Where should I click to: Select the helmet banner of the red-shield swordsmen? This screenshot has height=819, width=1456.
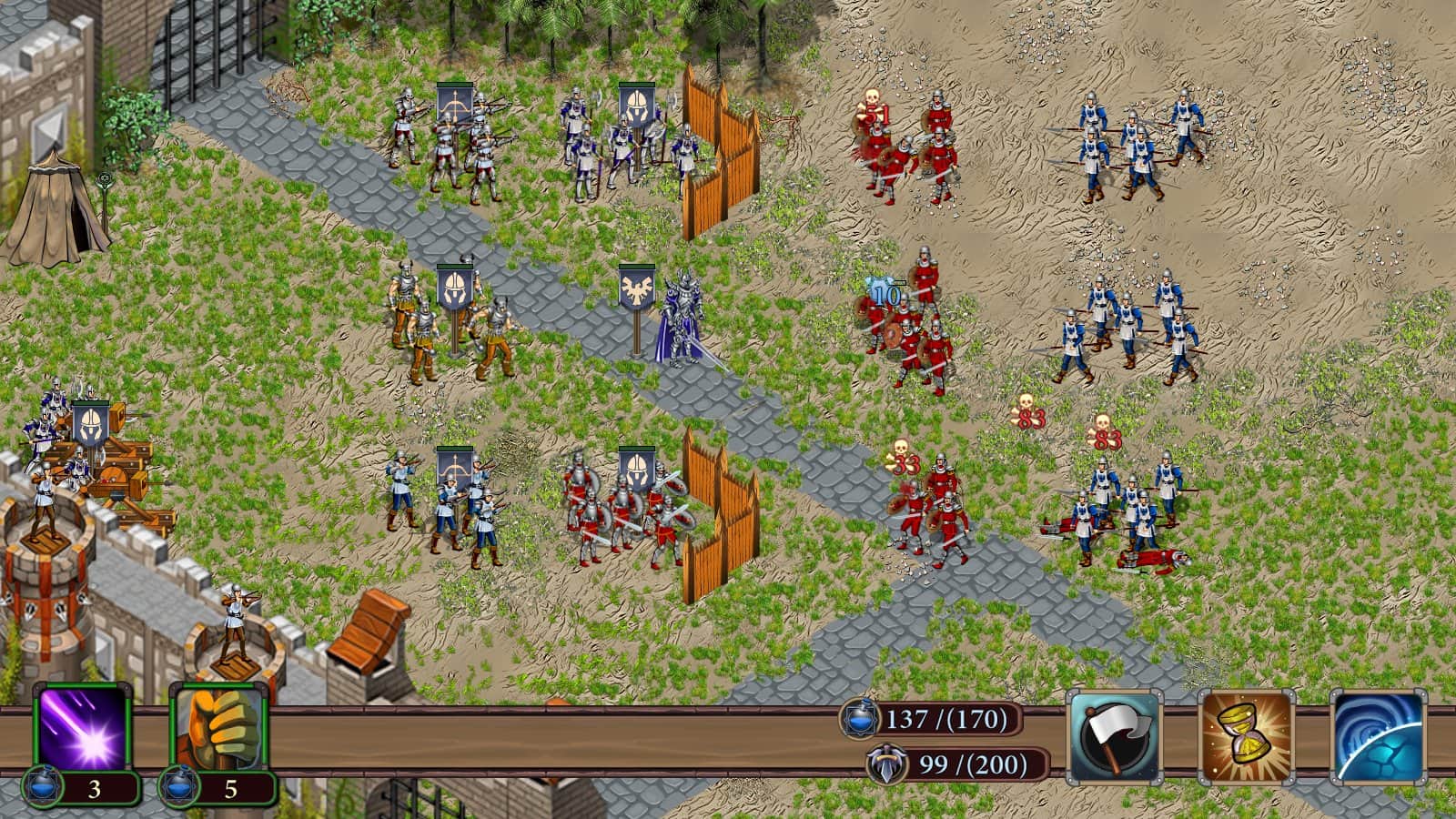point(637,468)
